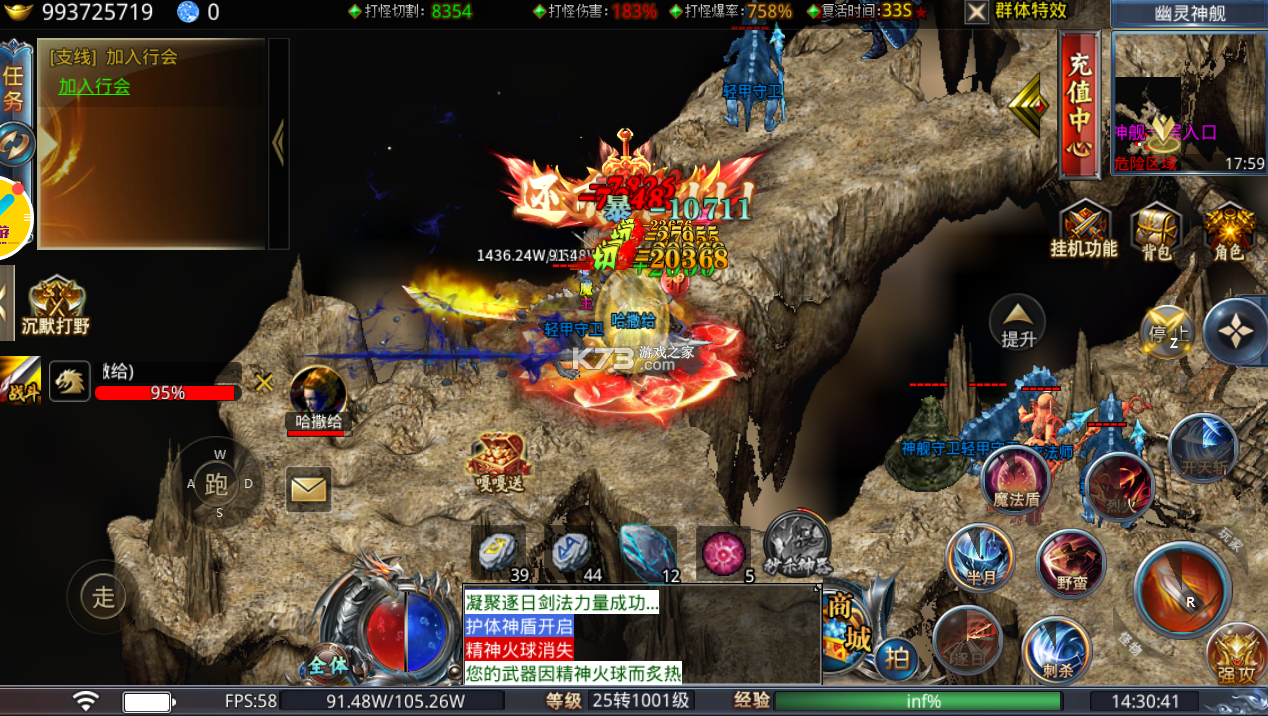Tap the 强攻 forced attack button
Viewport: 1268px width, 716px height.
coord(1236,654)
